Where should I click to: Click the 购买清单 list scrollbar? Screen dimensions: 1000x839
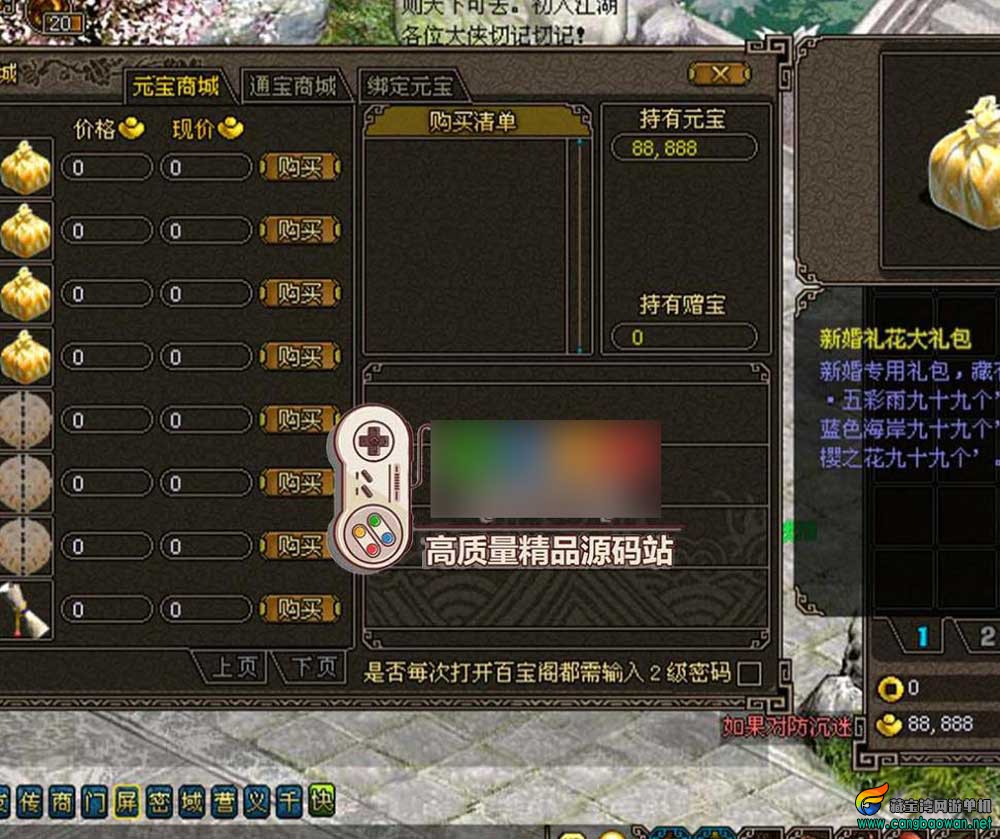coord(578,246)
